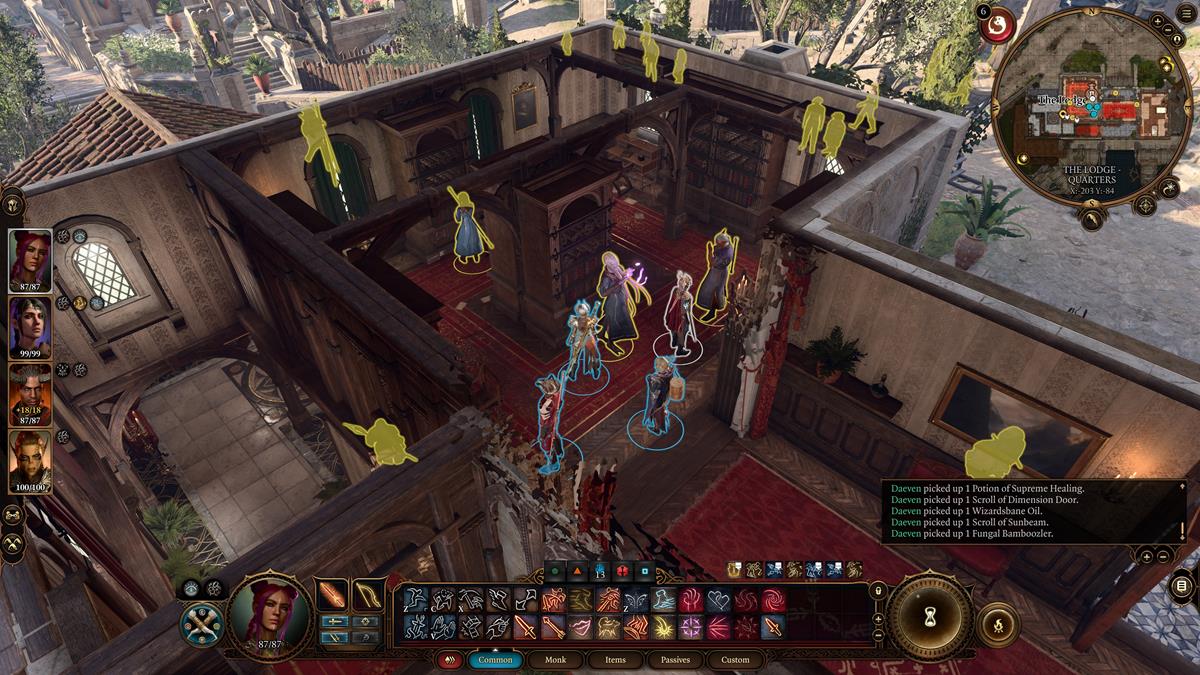Image resolution: width=1200 pixels, height=675 pixels.
Task: Select the ranged bow weapon slot
Action: click(369, 596)
